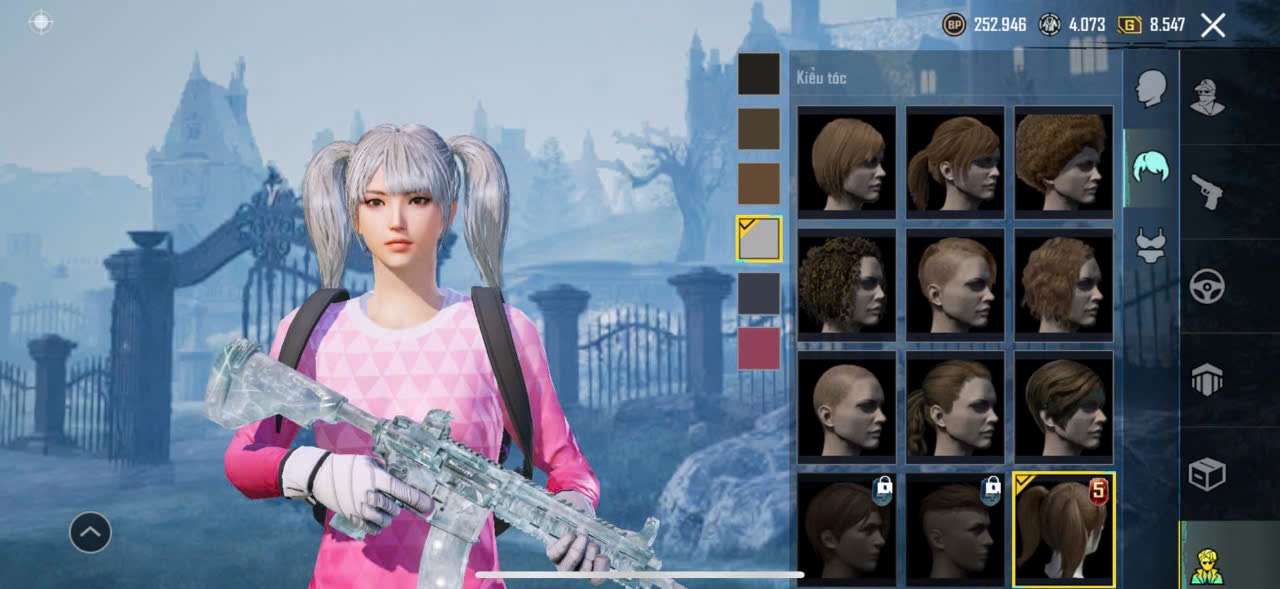
Task: Switch to the head and face tab
Action: click(x=1151, y=89)
